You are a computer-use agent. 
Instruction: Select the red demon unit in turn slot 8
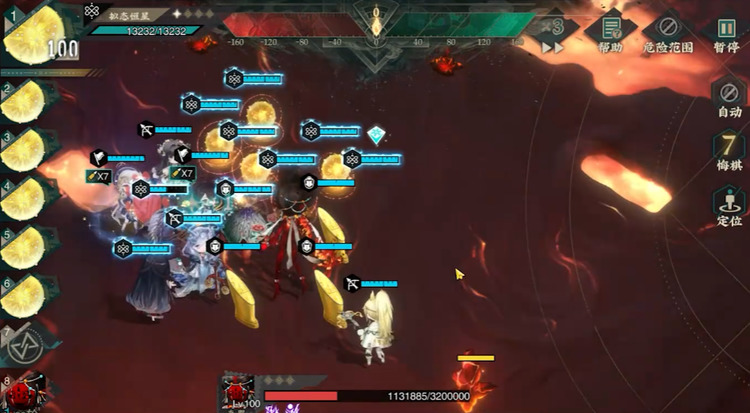coord(27,392)
